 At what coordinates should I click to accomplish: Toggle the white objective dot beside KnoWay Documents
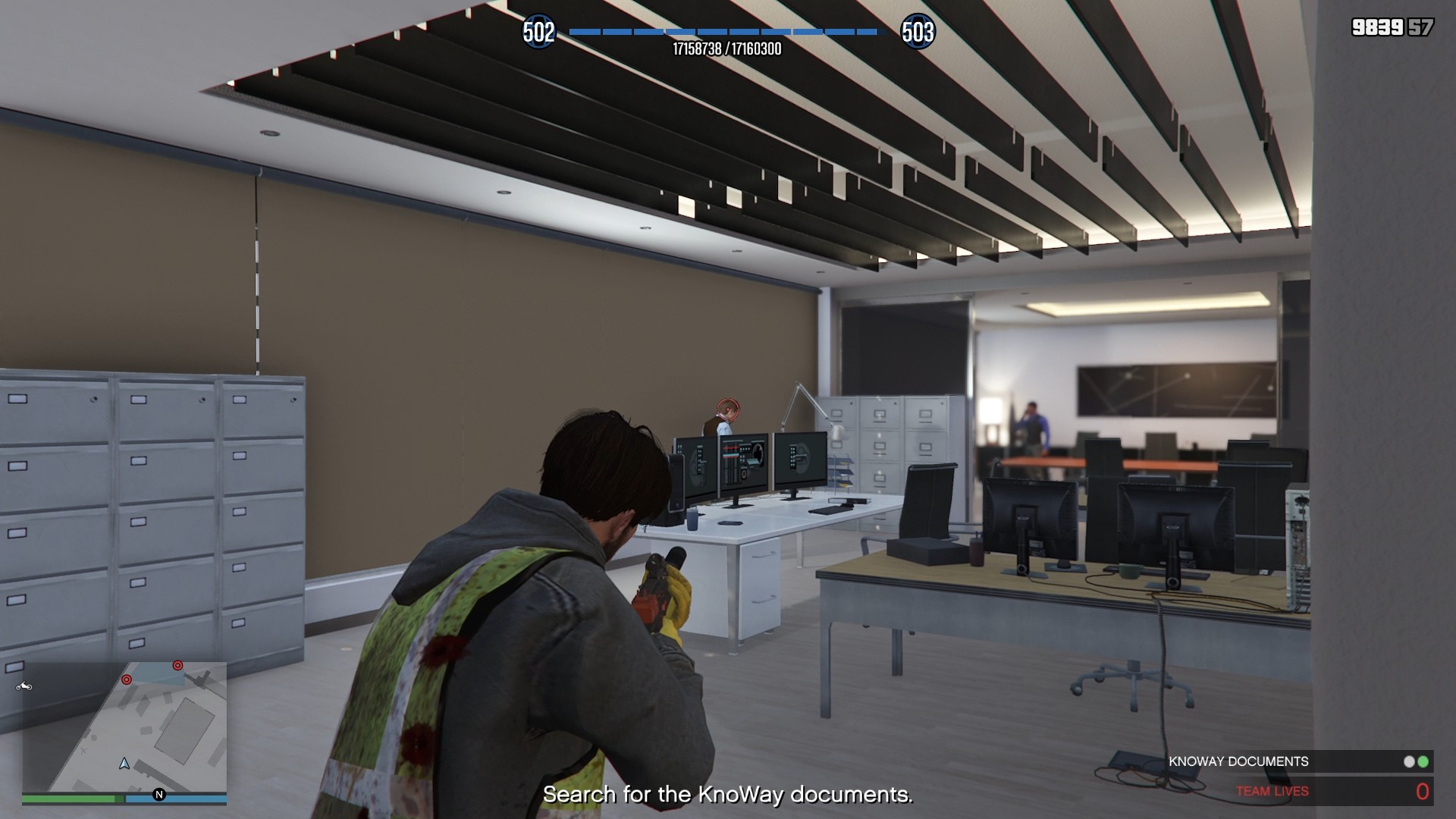click(1409, 761)
